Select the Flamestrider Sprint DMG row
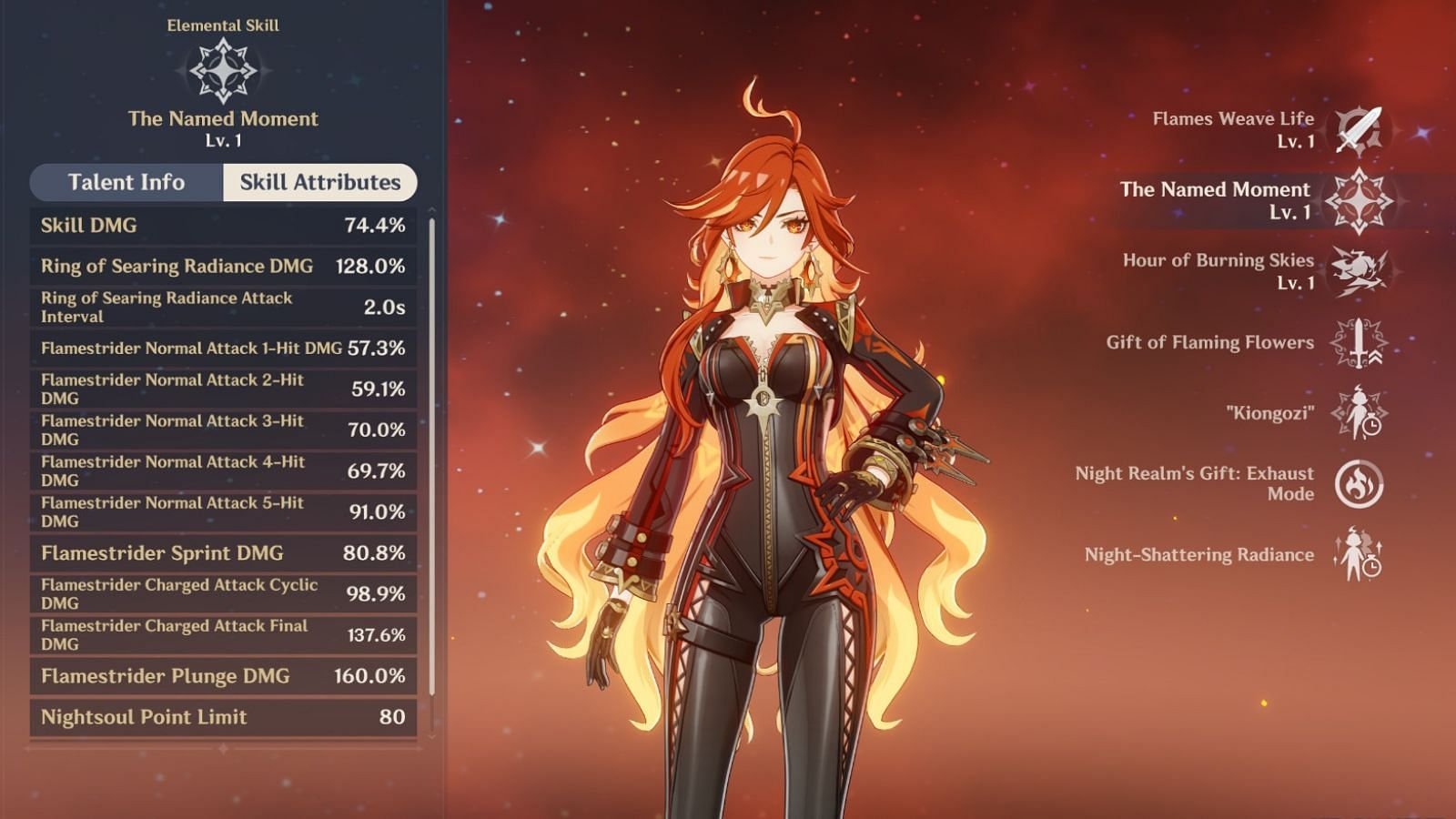 click(223, 553)
